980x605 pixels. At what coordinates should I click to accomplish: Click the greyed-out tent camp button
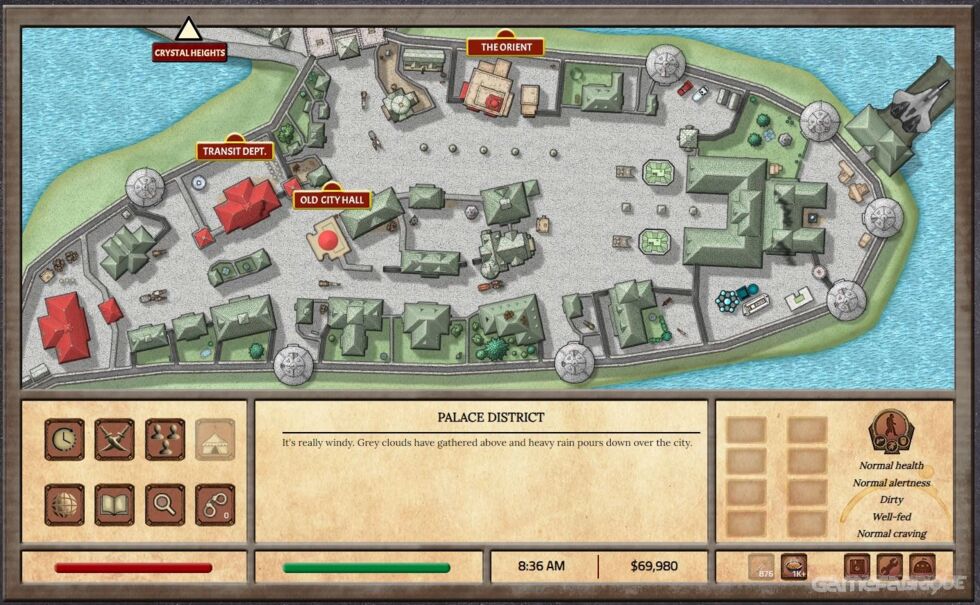(215, 439)
